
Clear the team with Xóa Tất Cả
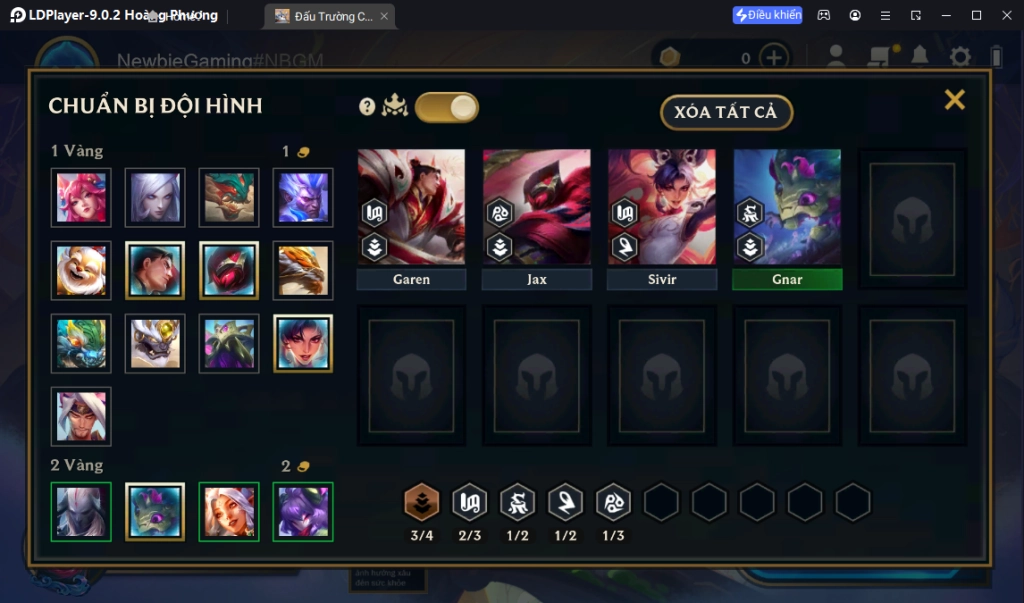coord(726,112)
